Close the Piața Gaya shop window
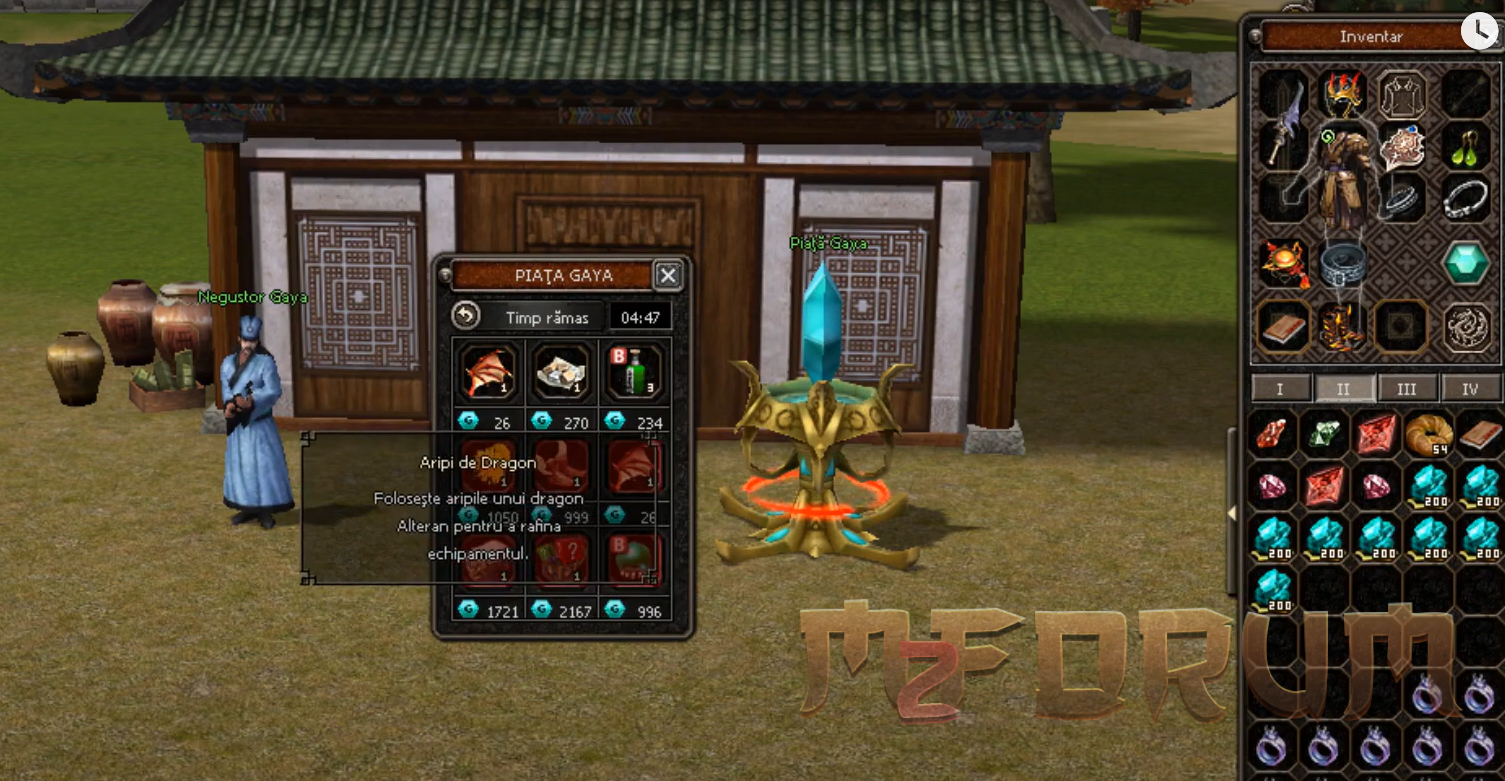 click(668, 275)
